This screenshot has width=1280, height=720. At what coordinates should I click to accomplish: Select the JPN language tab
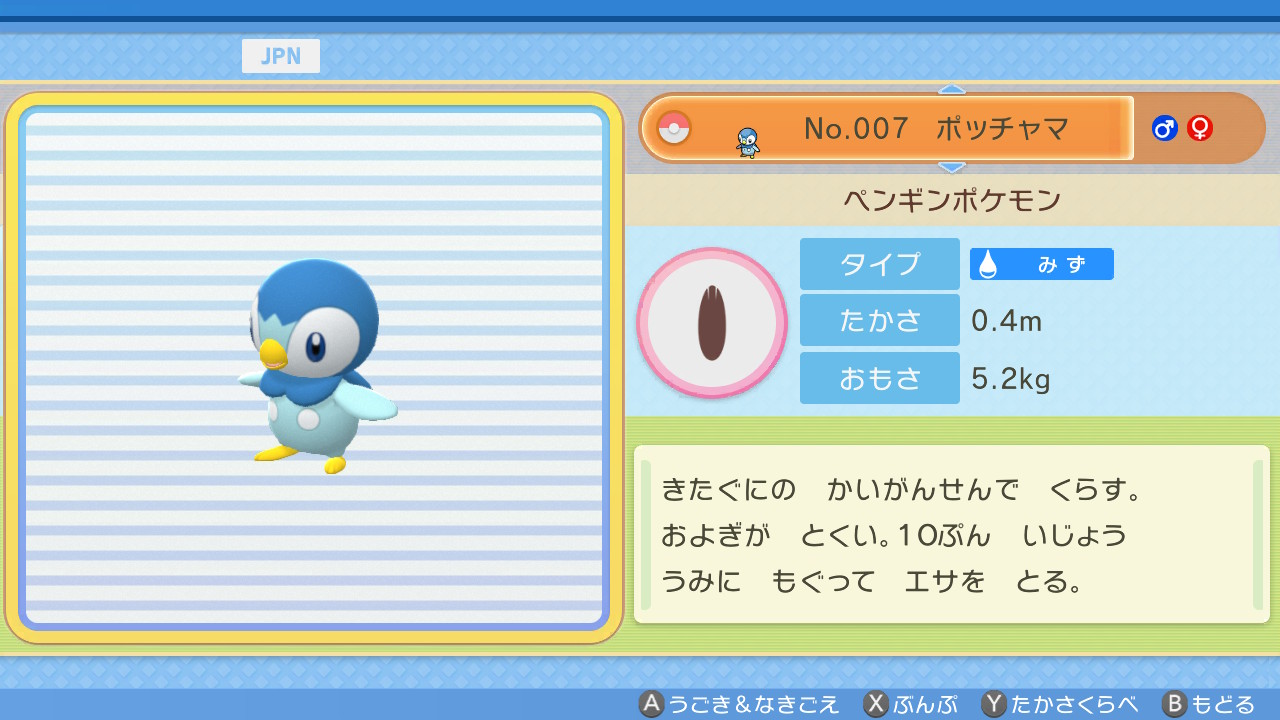click(x=281, y=56)
